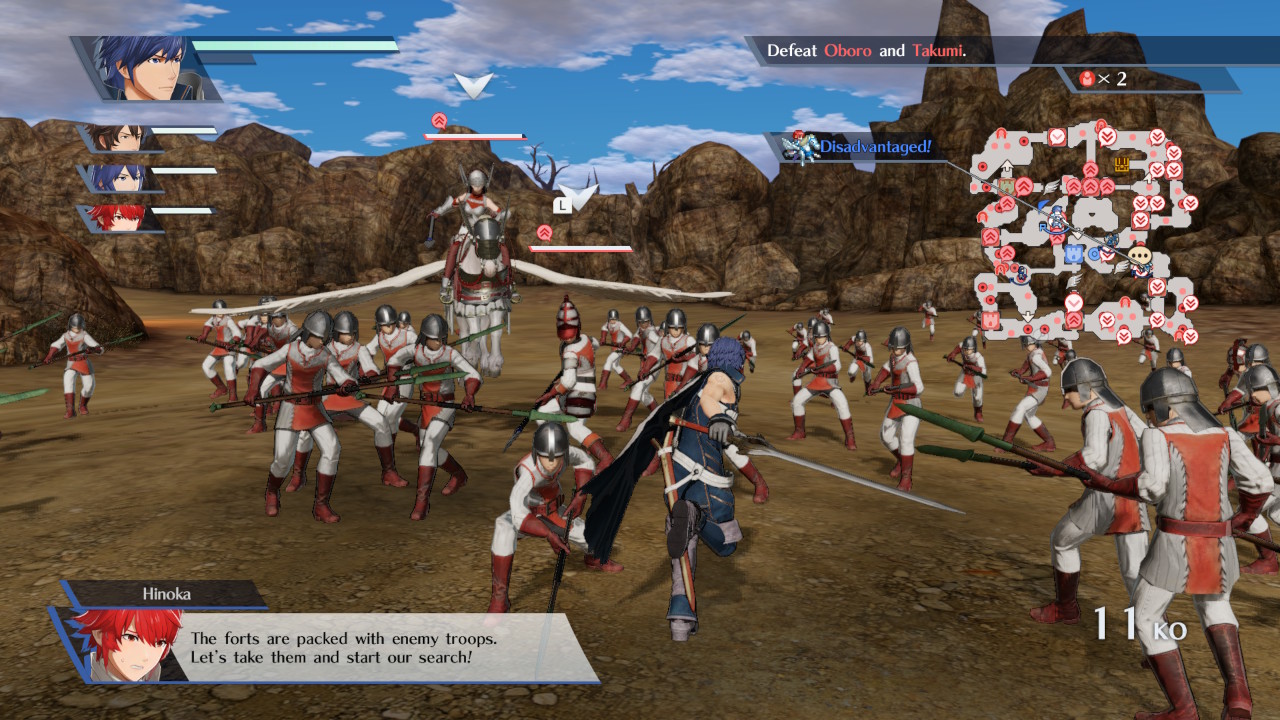Click the Defeat Oboro and Takumi objective
The height and width of the screenshot is (720, 1280).
[866, 50]
